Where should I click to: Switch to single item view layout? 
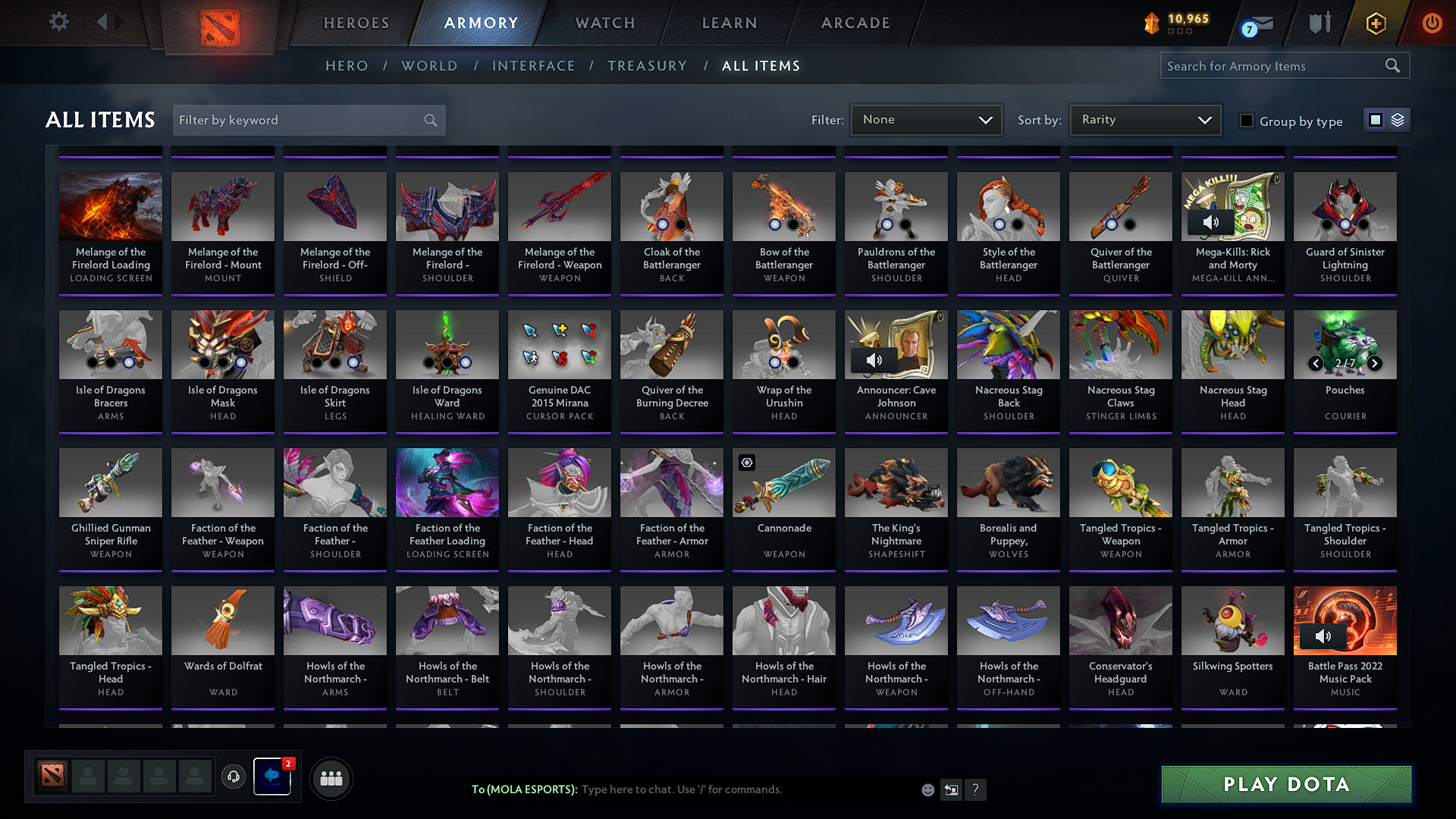click(1375, 119)
